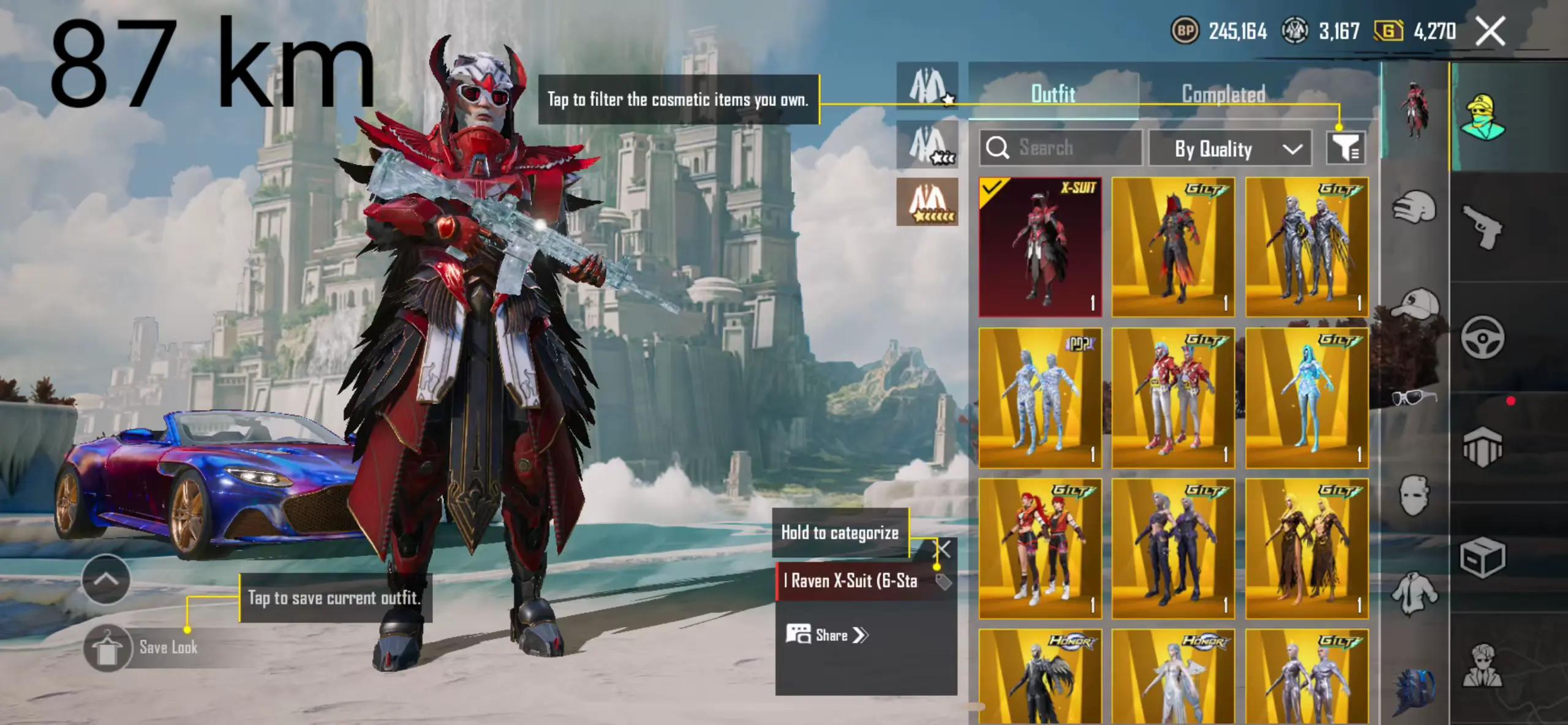Select the blue glowing female Gilt outfit
Screen dimensions: 1568x725
(1307, 398)
